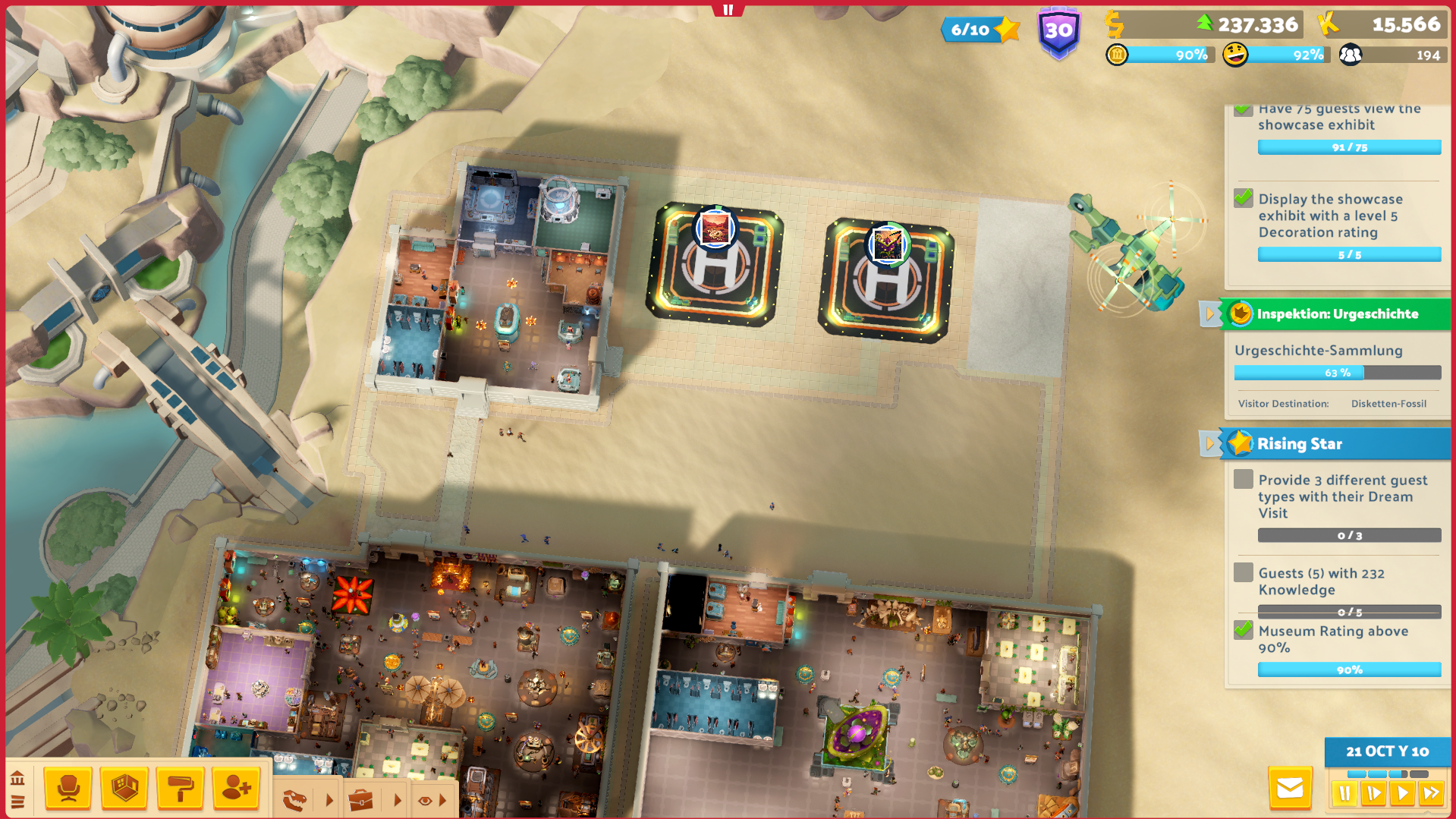This screenshot has height=819, width=1456.
Task: Tick the 'Provide 3 different guest types' objective checkbox
Action: point(1242,479)
